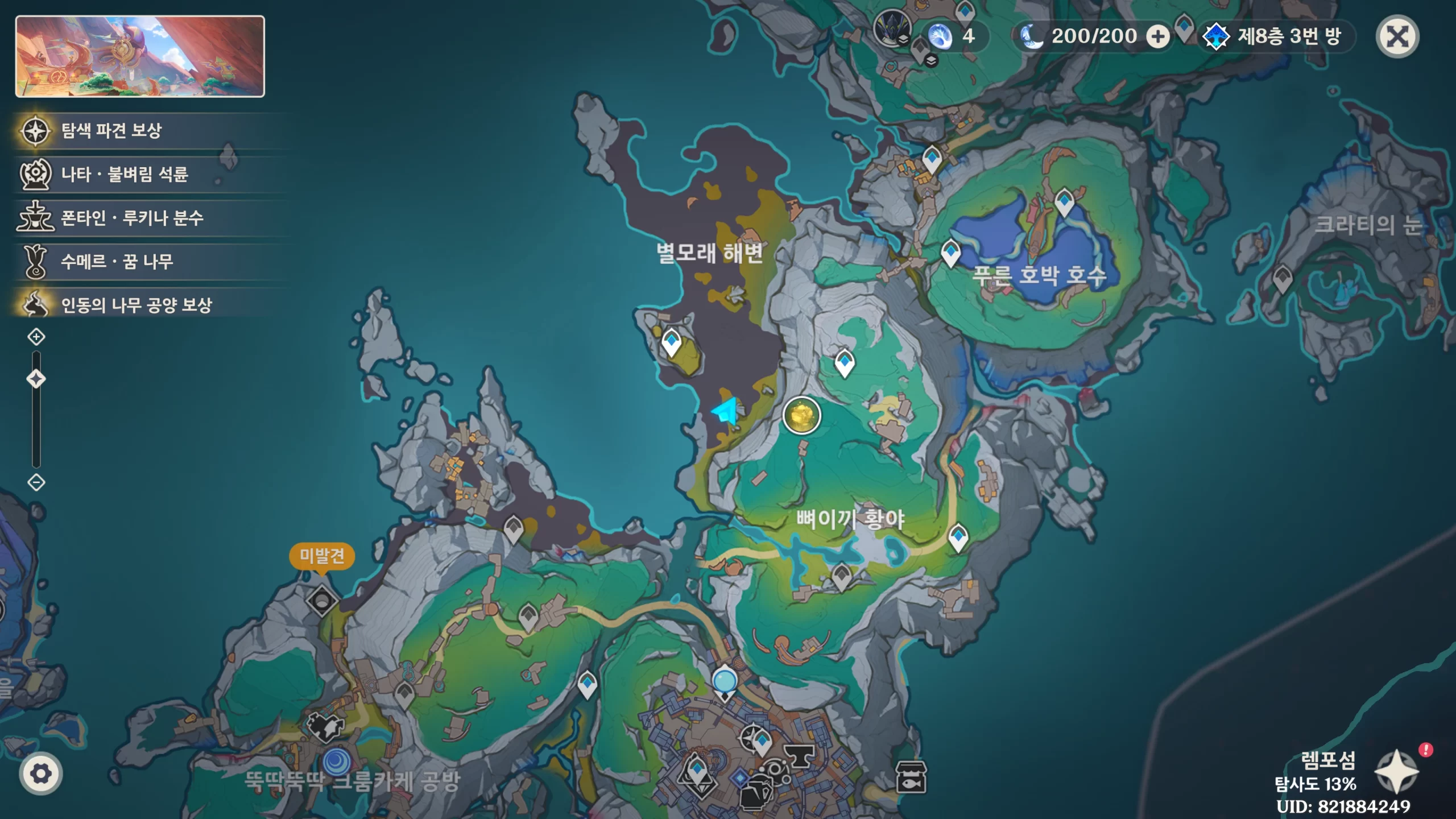Open 인동의 나무 공양 보상 entry
The width and height of the screenshot is (1456, 819).
[x=136, y=305]
